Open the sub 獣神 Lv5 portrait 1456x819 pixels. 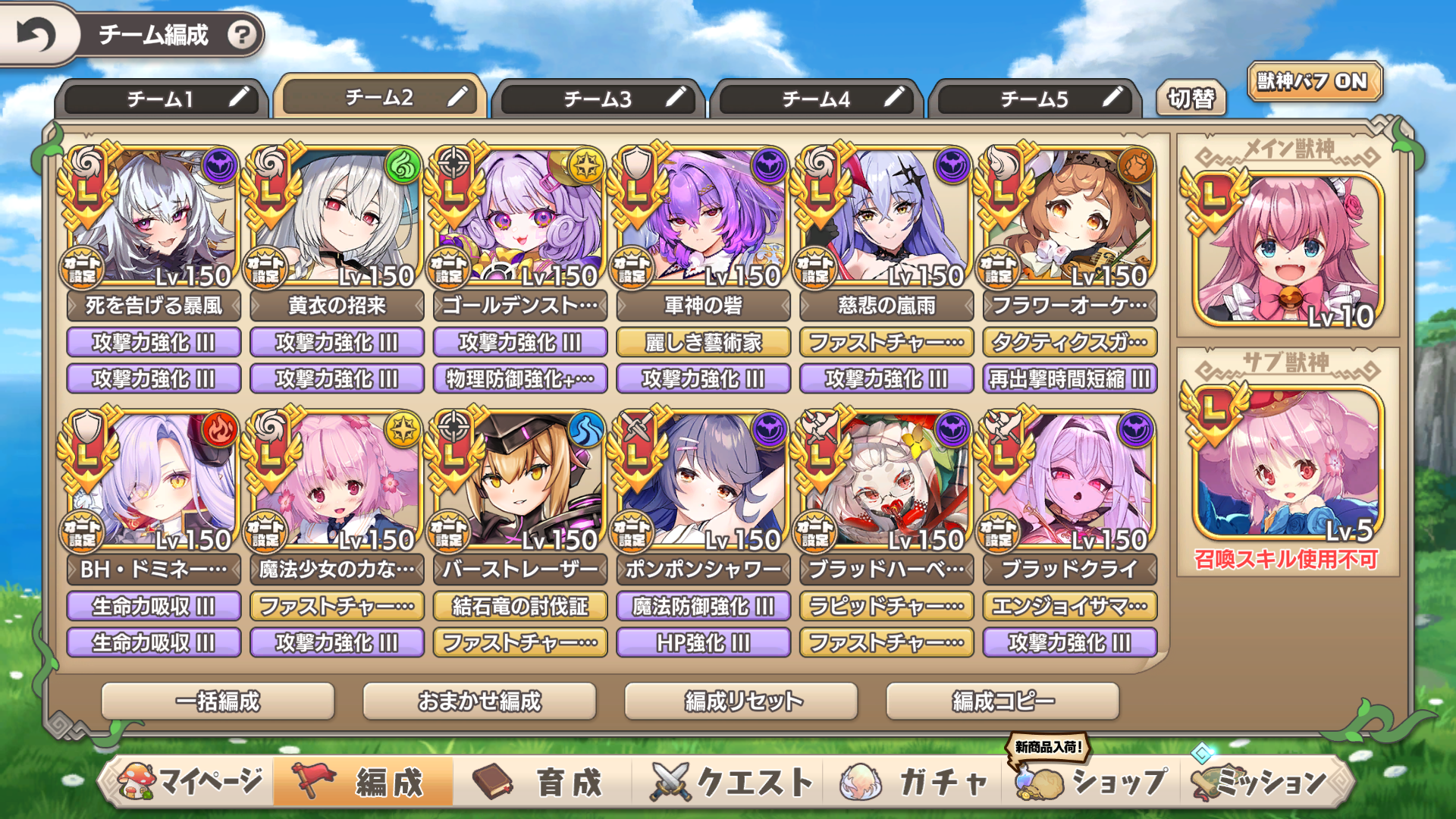coord(1288,464)
